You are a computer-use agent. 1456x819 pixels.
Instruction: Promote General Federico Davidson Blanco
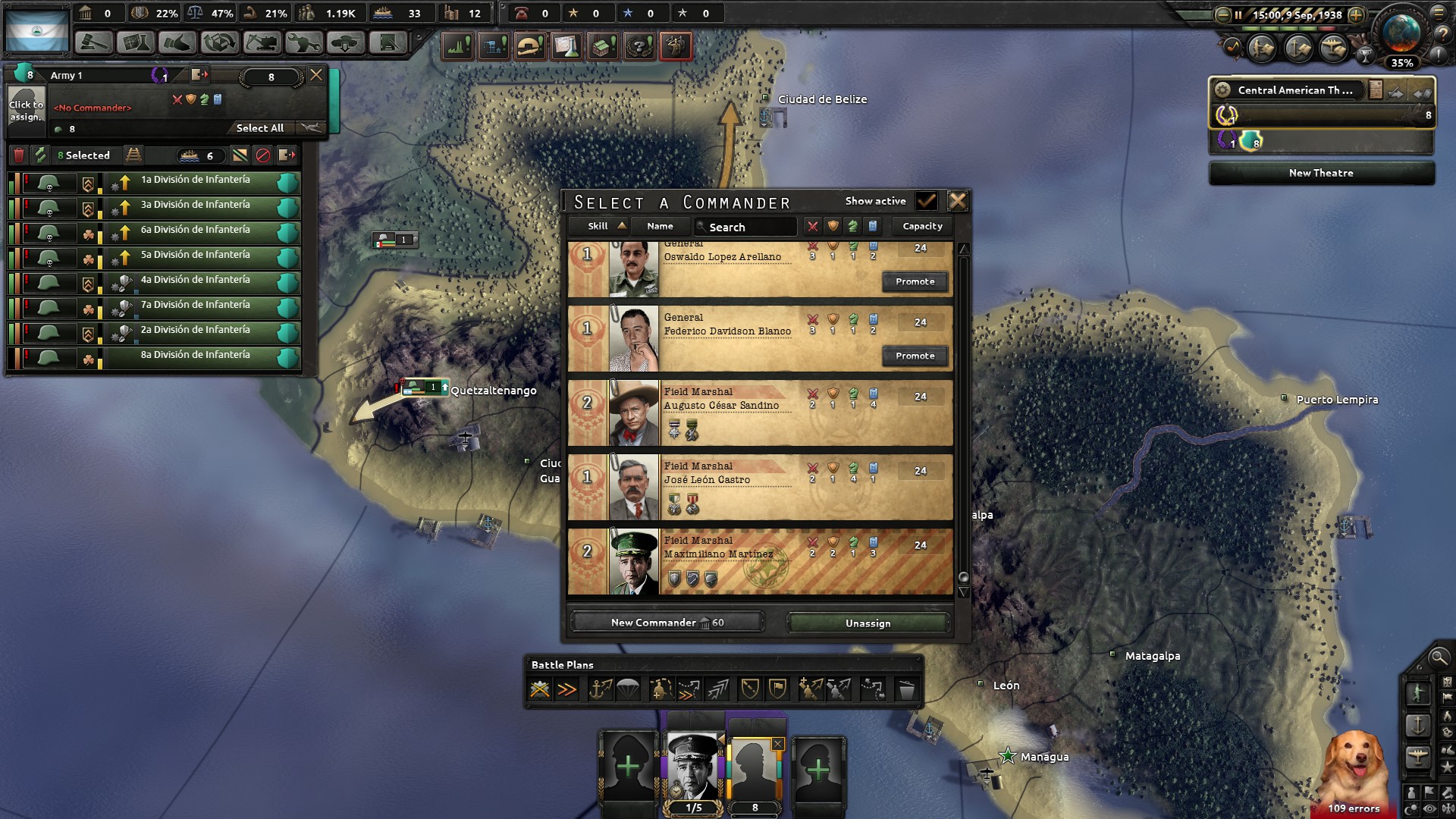point(915,356)
